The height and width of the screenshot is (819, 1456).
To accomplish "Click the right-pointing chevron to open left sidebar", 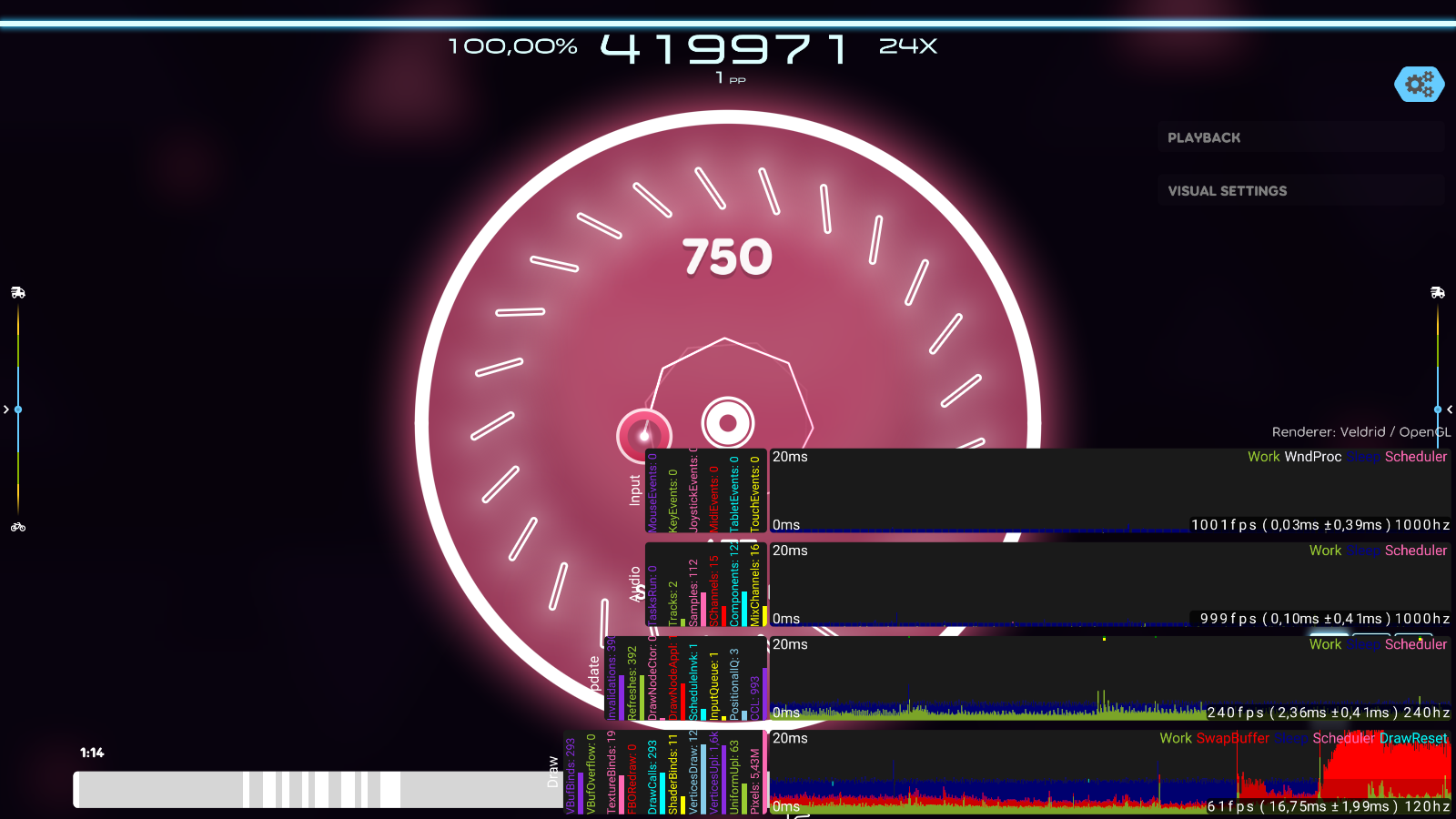I will point(7,409).
